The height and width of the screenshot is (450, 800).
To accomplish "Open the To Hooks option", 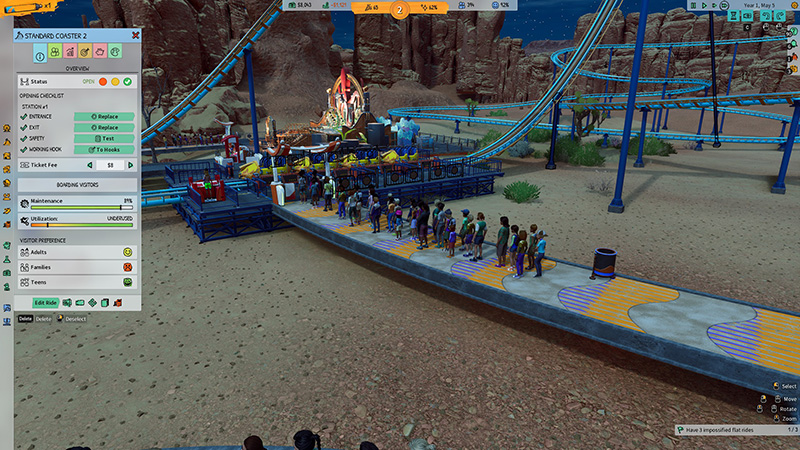I will click(104, 149).
